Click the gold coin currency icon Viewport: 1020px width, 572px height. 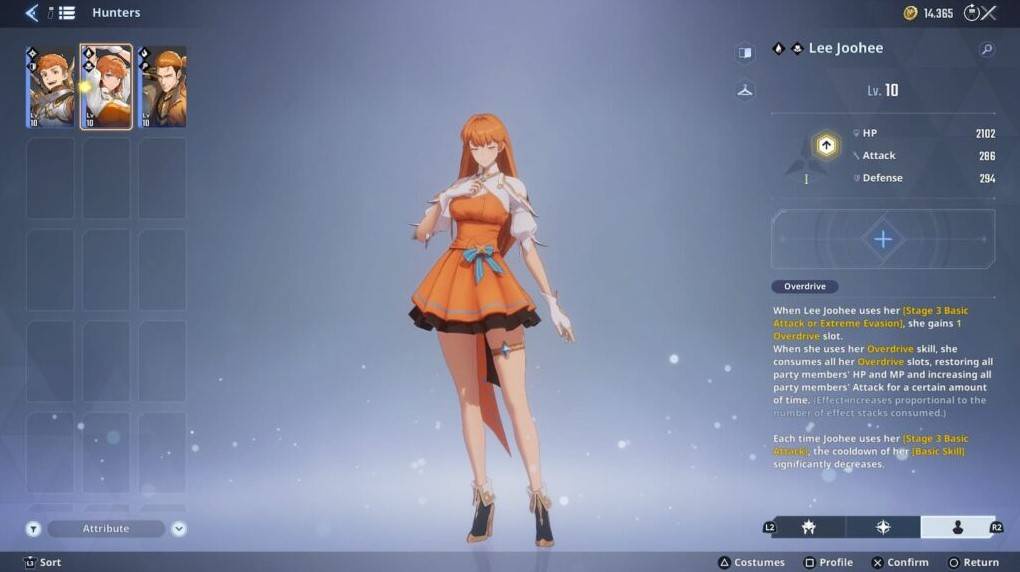coord(910,13)
